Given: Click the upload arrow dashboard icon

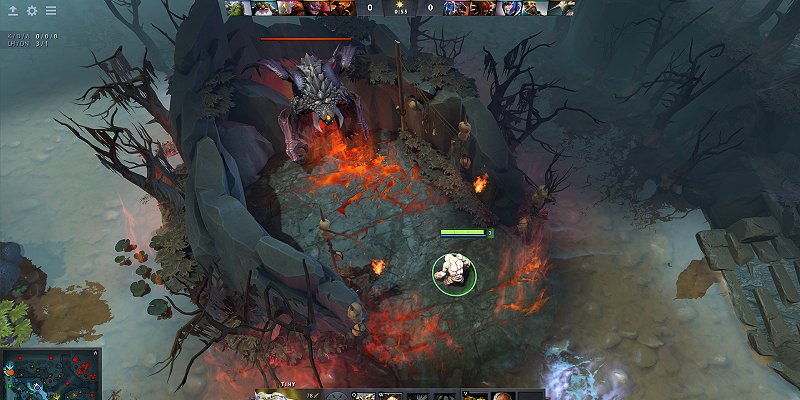Looking at the screenshot, I should click(x=12, y=10).
